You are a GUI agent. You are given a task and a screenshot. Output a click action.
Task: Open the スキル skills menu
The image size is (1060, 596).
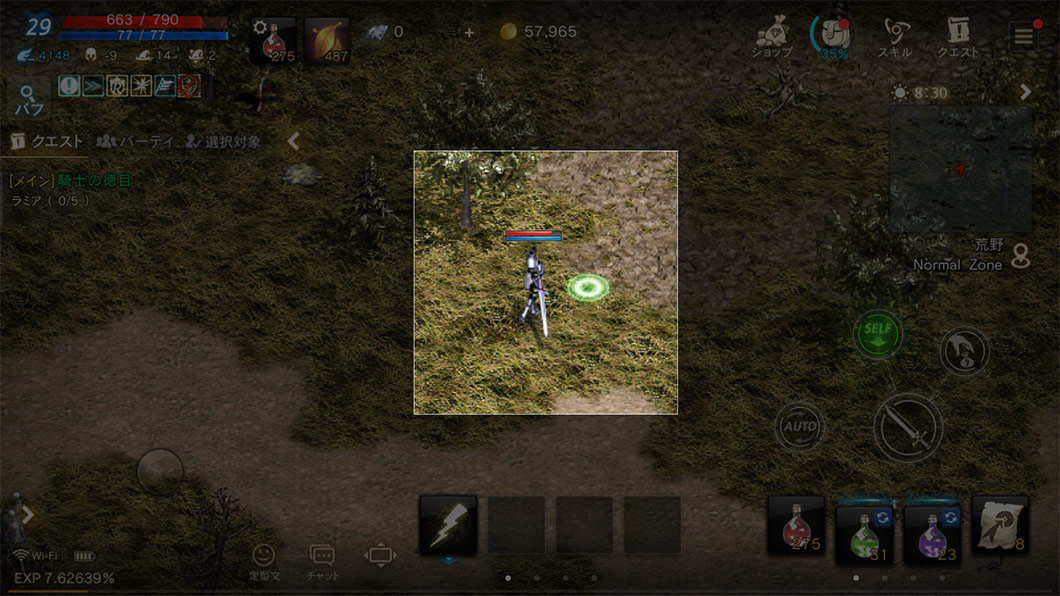894,38
